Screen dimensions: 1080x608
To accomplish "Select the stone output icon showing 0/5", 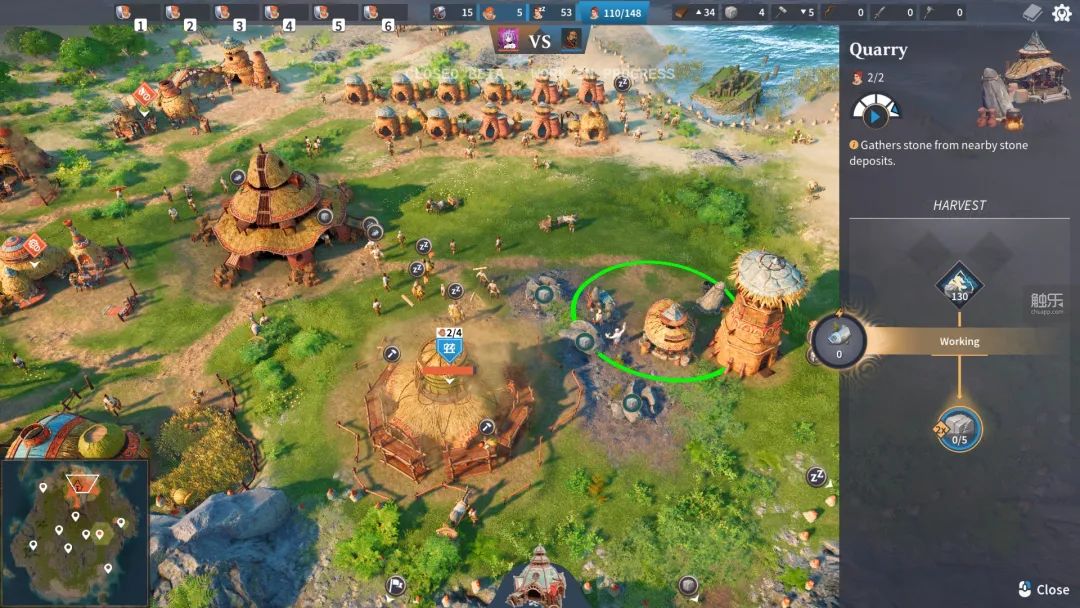I will coord(959,429).
